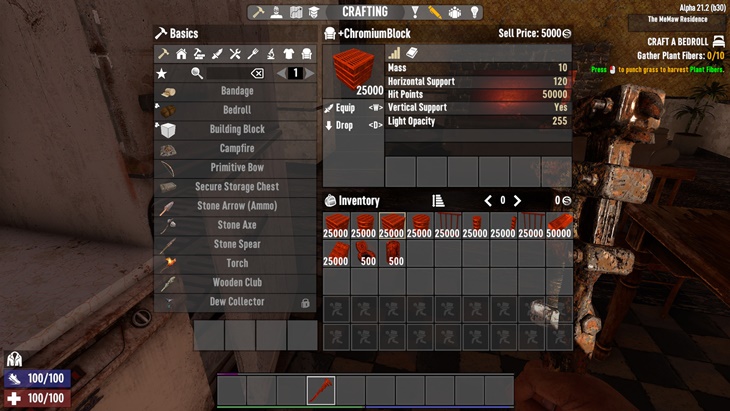This screenshot has width=730, height=411.
Task: Select the Bandage recipe
Action: [x=236, y=91]
